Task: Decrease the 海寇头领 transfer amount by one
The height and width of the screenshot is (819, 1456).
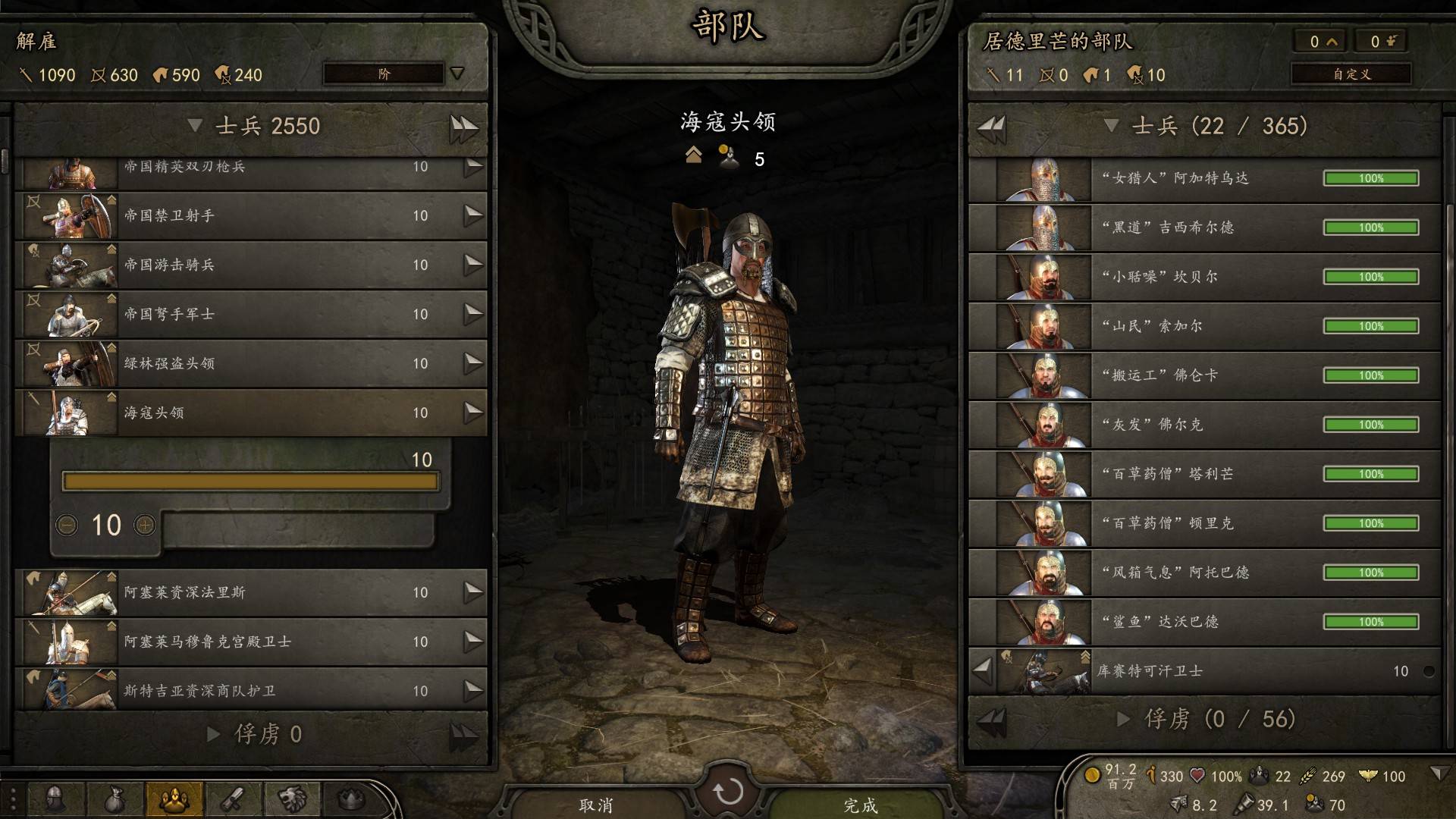Action: pos(67,525)
